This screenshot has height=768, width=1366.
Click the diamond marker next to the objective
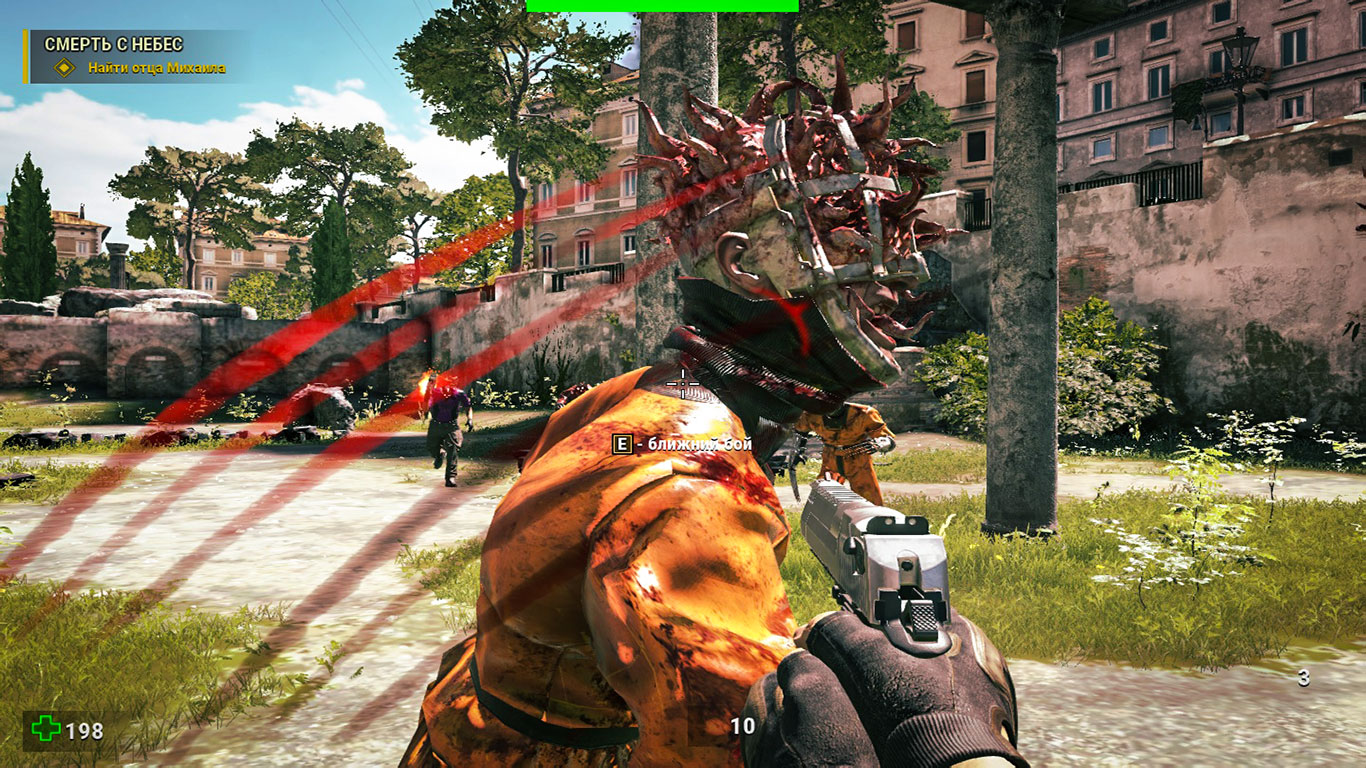tap(63, 69)
